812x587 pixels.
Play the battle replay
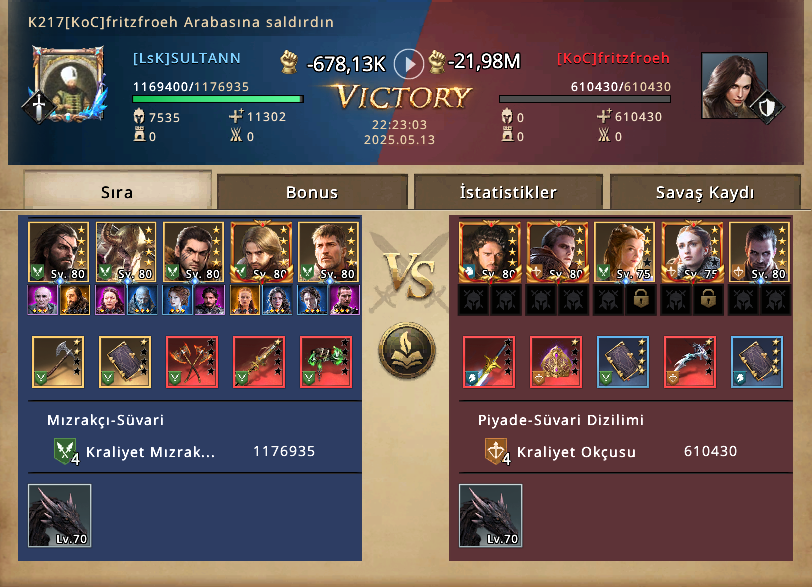coord(408,64)
